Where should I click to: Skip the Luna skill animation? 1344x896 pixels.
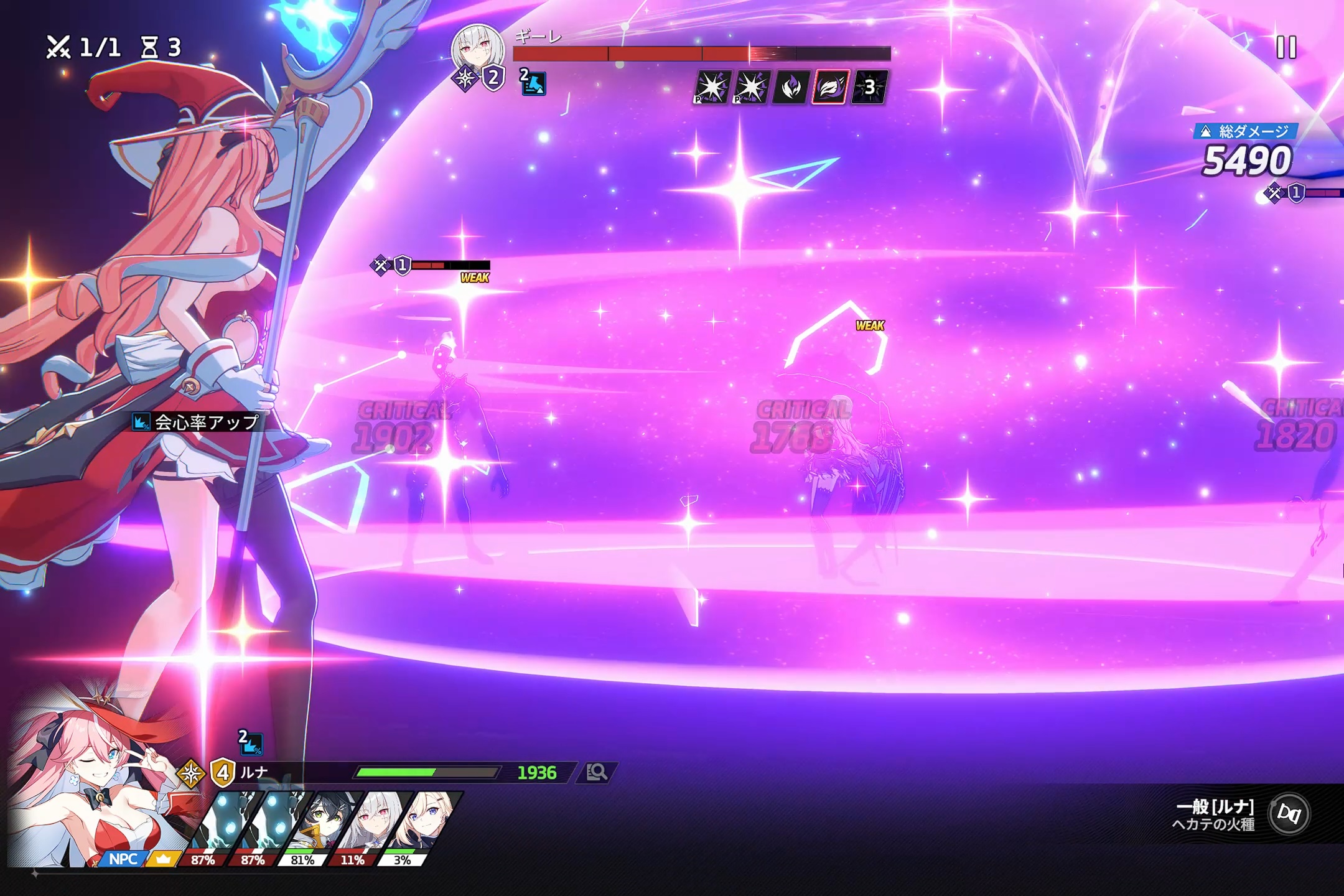tap(1289, 813)
